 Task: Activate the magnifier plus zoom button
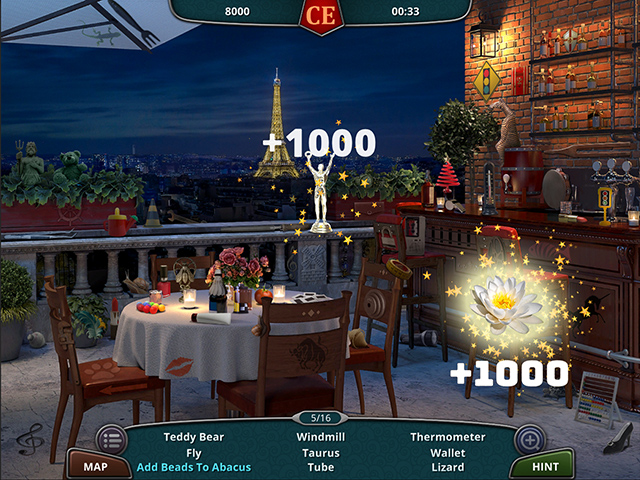(529, 438)
